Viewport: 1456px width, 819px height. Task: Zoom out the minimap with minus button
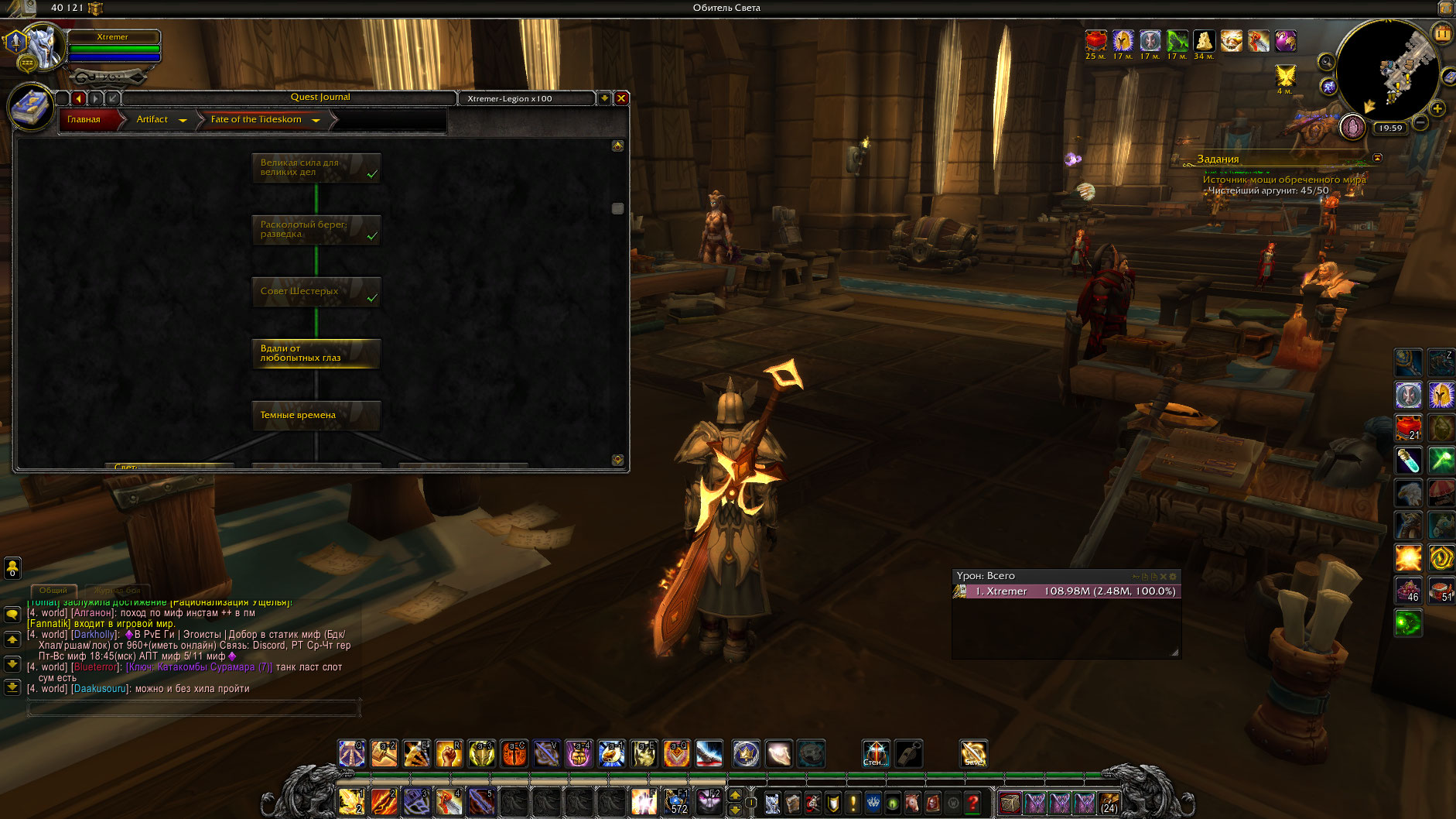tap(1420, 123)
